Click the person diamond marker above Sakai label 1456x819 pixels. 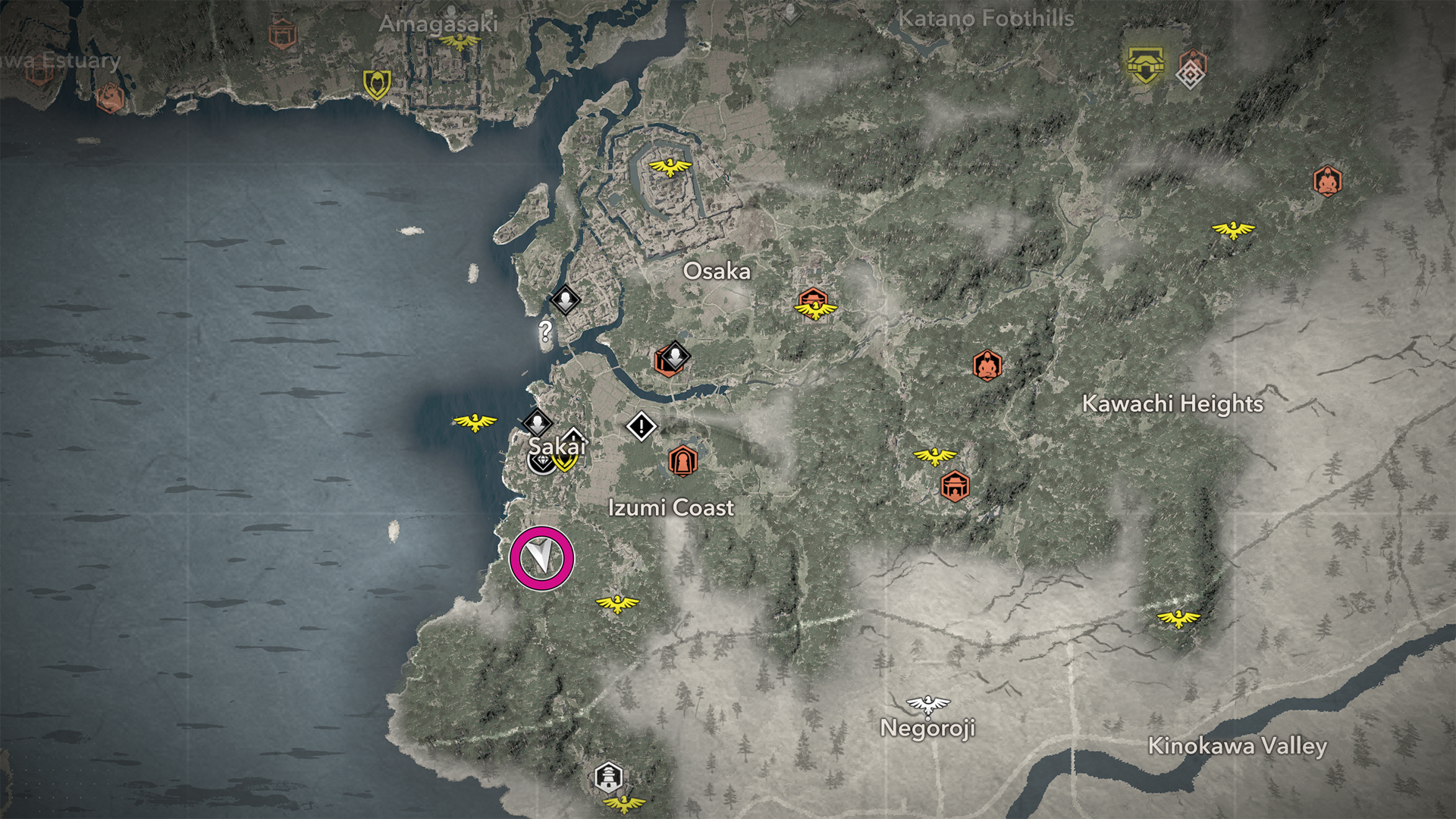[537, 422]
